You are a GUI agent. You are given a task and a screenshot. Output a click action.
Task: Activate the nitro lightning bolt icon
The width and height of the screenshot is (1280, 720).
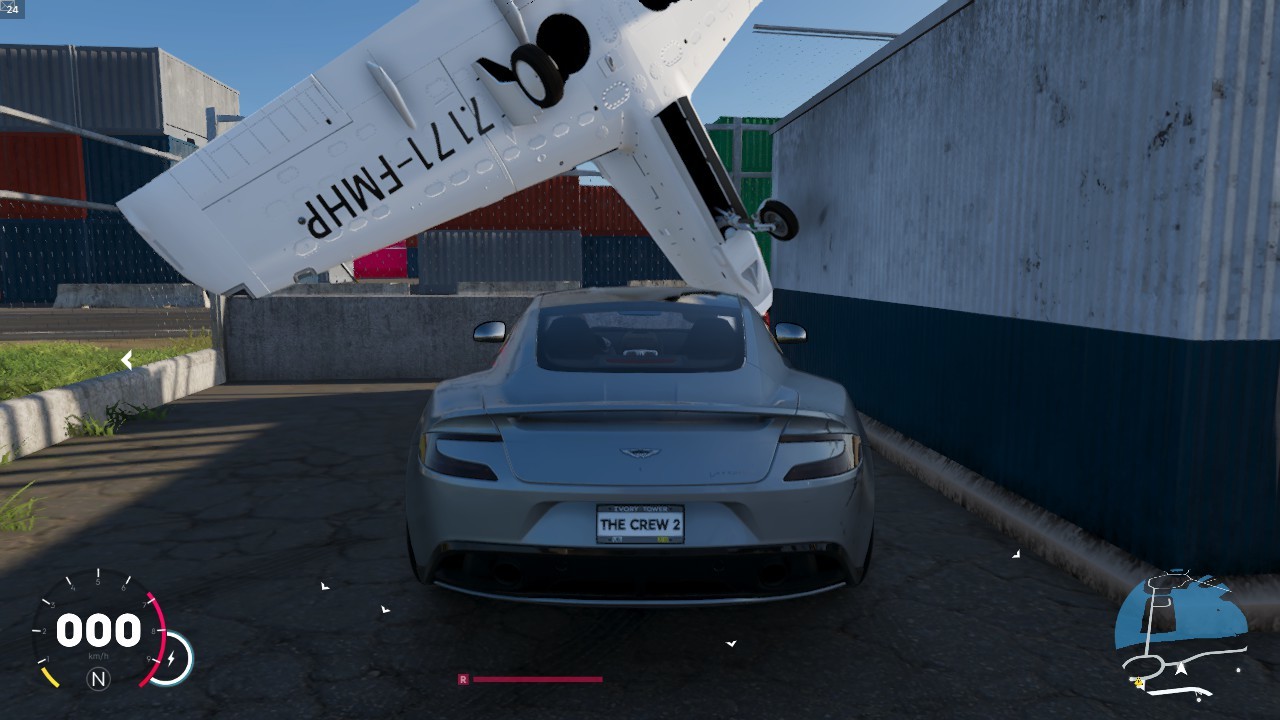[x=172, y=659]
